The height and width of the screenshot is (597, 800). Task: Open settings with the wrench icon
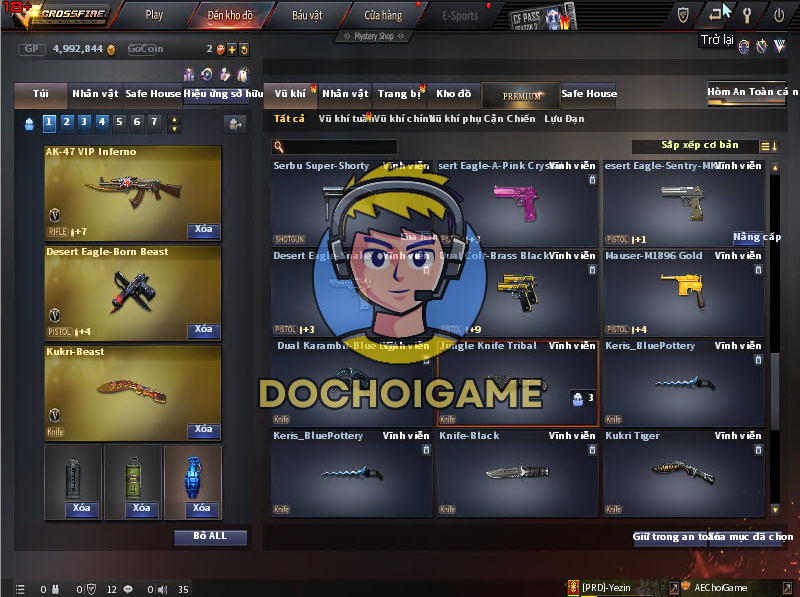point(746,14)
